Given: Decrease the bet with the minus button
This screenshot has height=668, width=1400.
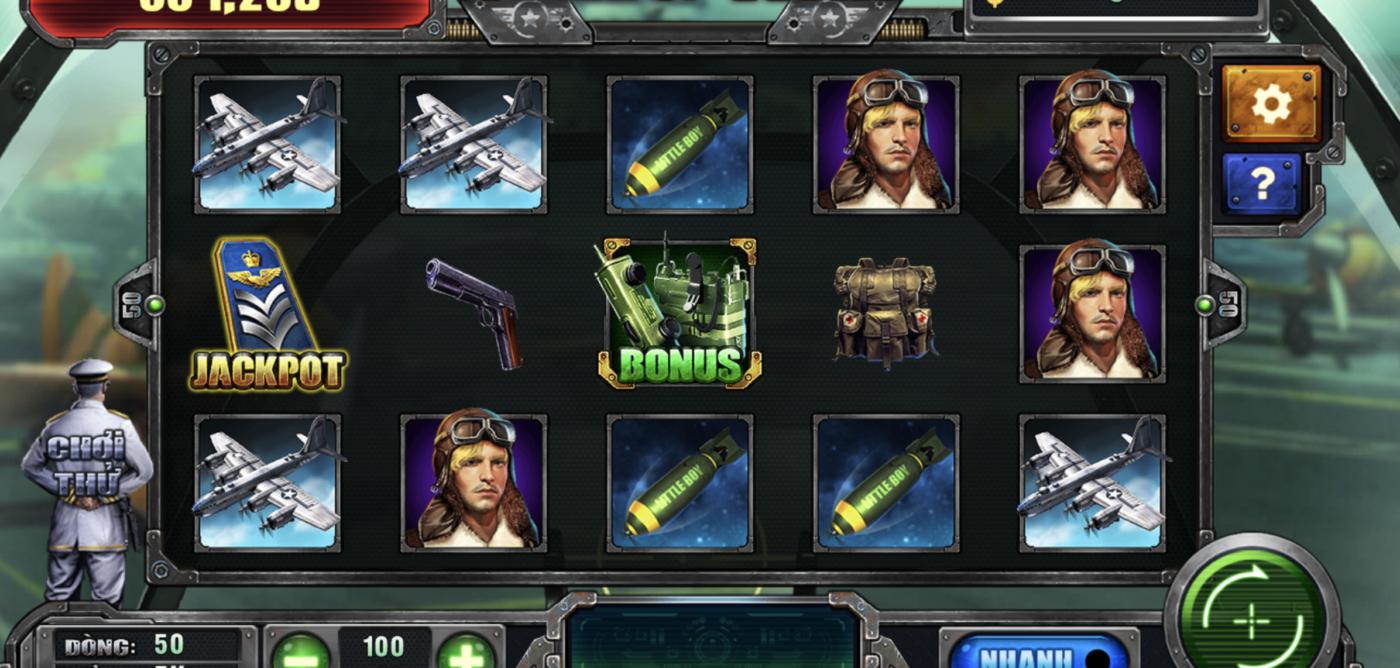Looking at the screenshot, I should tap(300, 653).
